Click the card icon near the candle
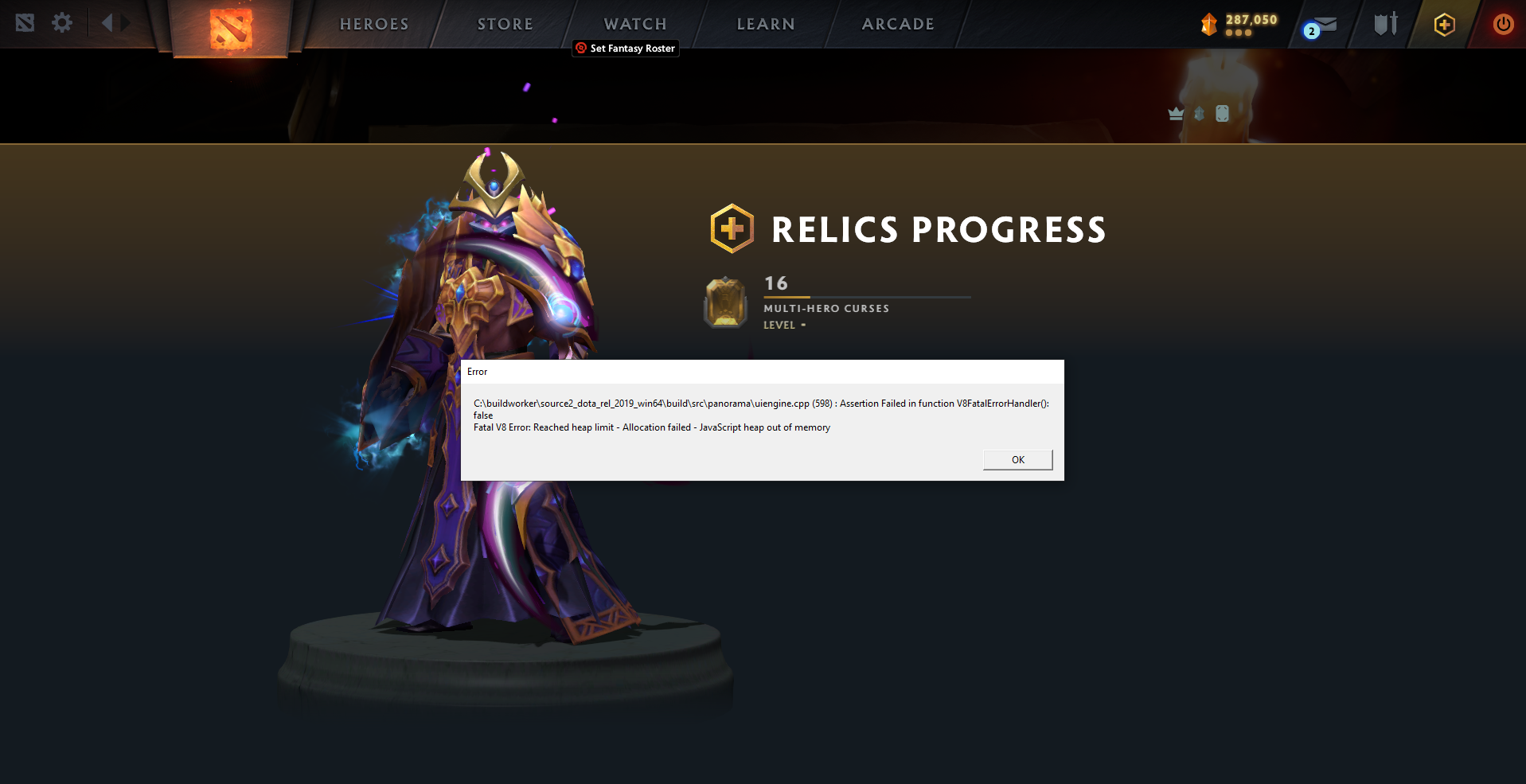Viewport: 1526px width, 784px height. (x=1222, y=113)
